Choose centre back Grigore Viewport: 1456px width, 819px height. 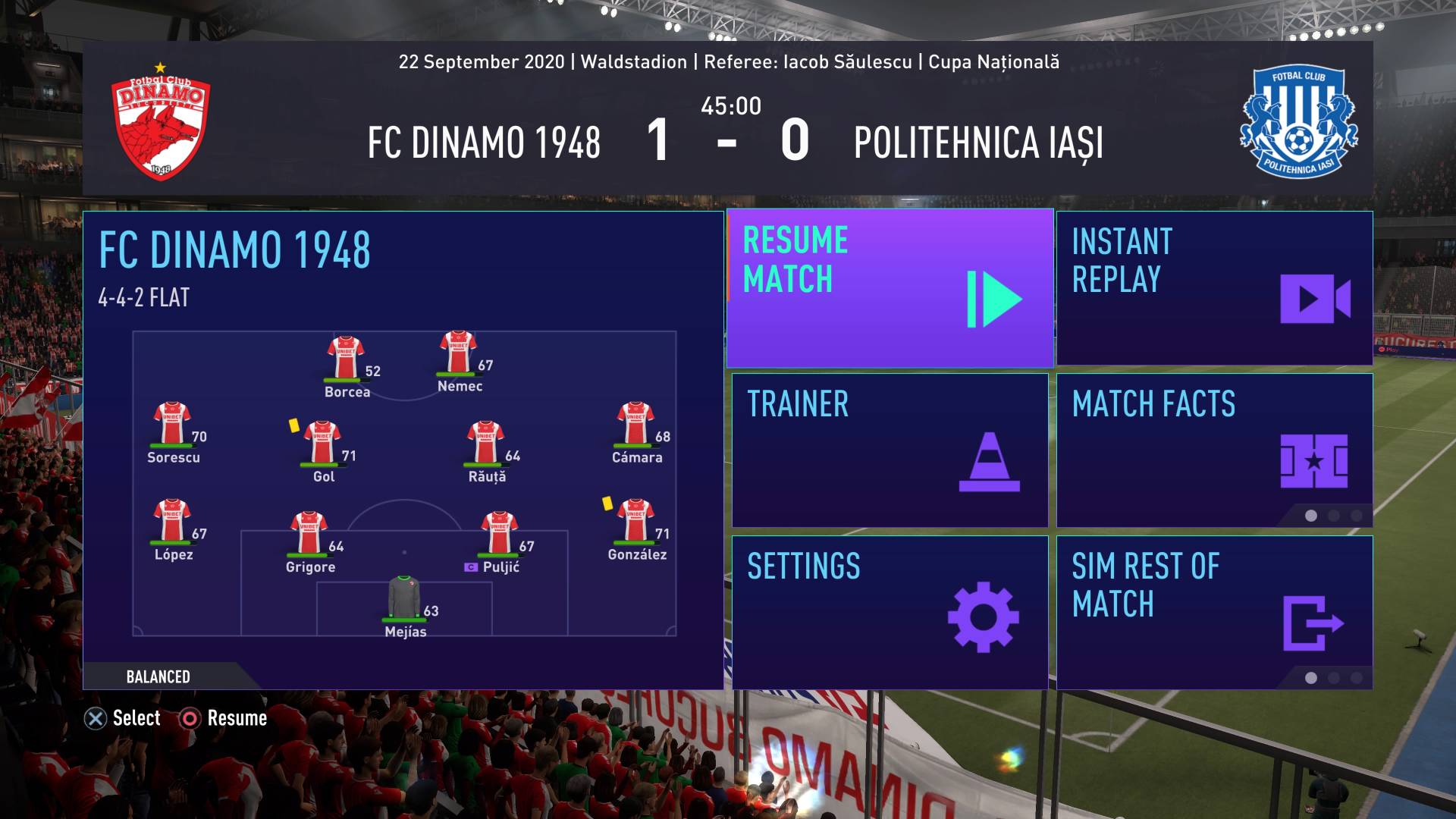(309, 534)
